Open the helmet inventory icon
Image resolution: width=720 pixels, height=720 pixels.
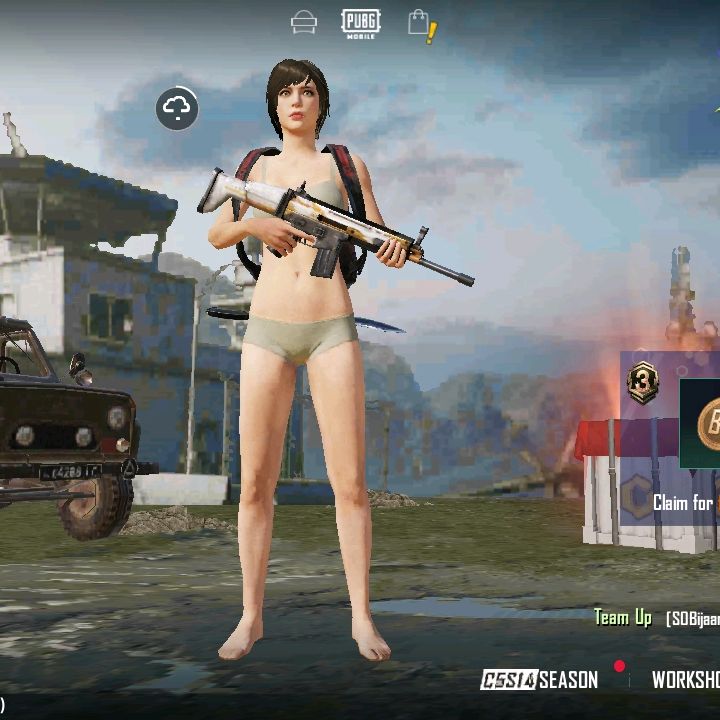tap(304, 22)
